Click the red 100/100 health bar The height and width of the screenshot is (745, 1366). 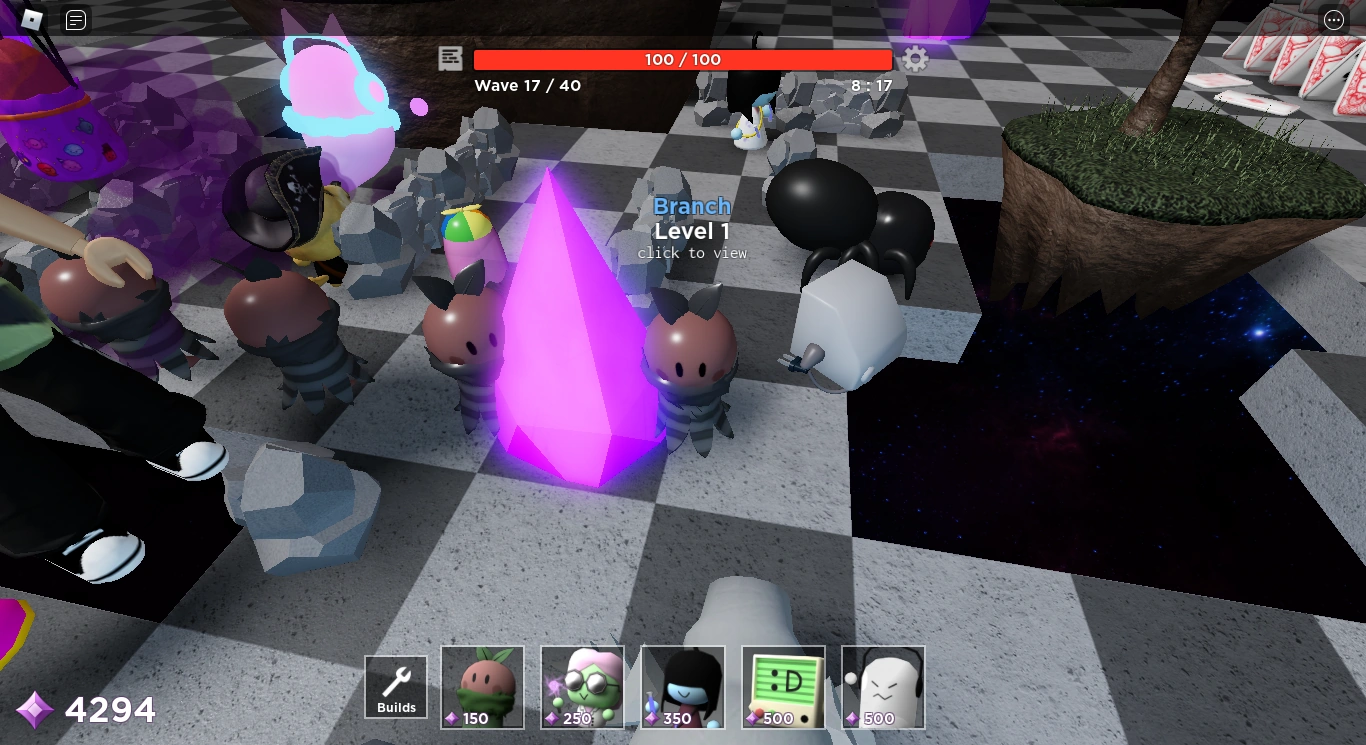683,59
